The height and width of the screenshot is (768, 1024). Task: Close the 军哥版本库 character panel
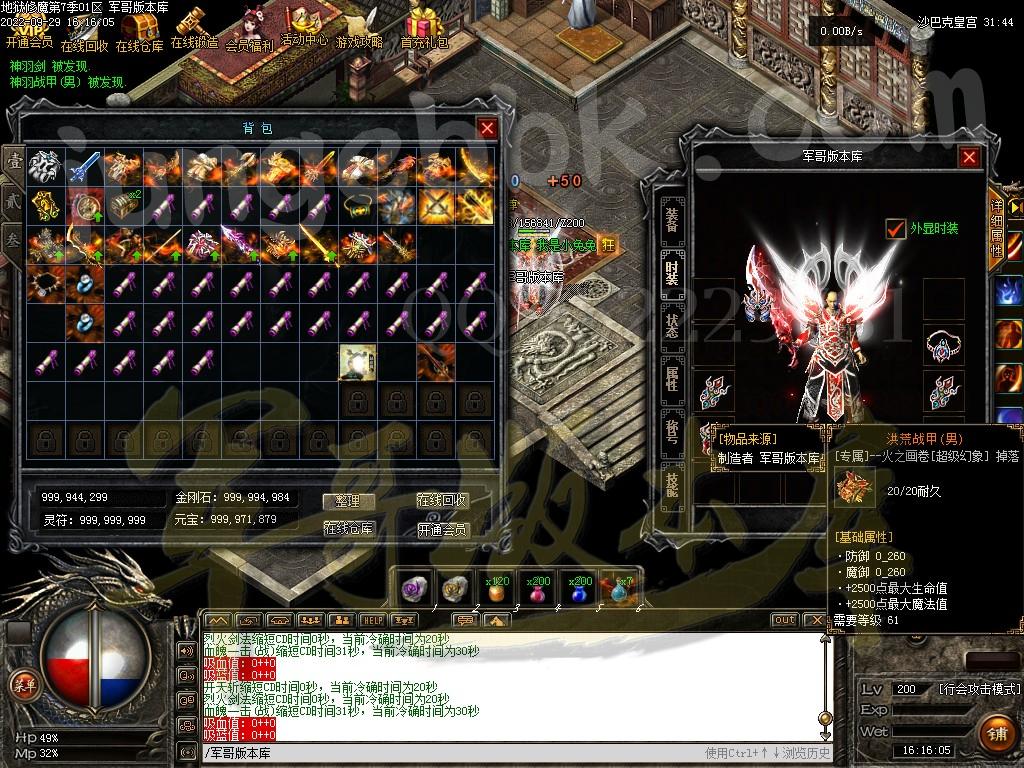point(969,157)
